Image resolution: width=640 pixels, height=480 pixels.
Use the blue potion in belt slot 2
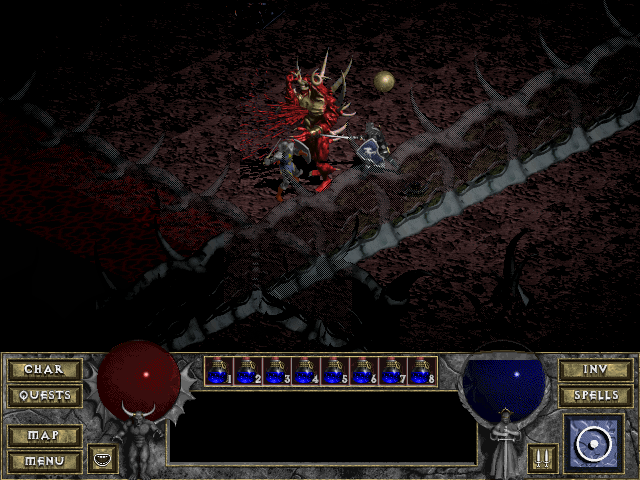click(247, 371)
